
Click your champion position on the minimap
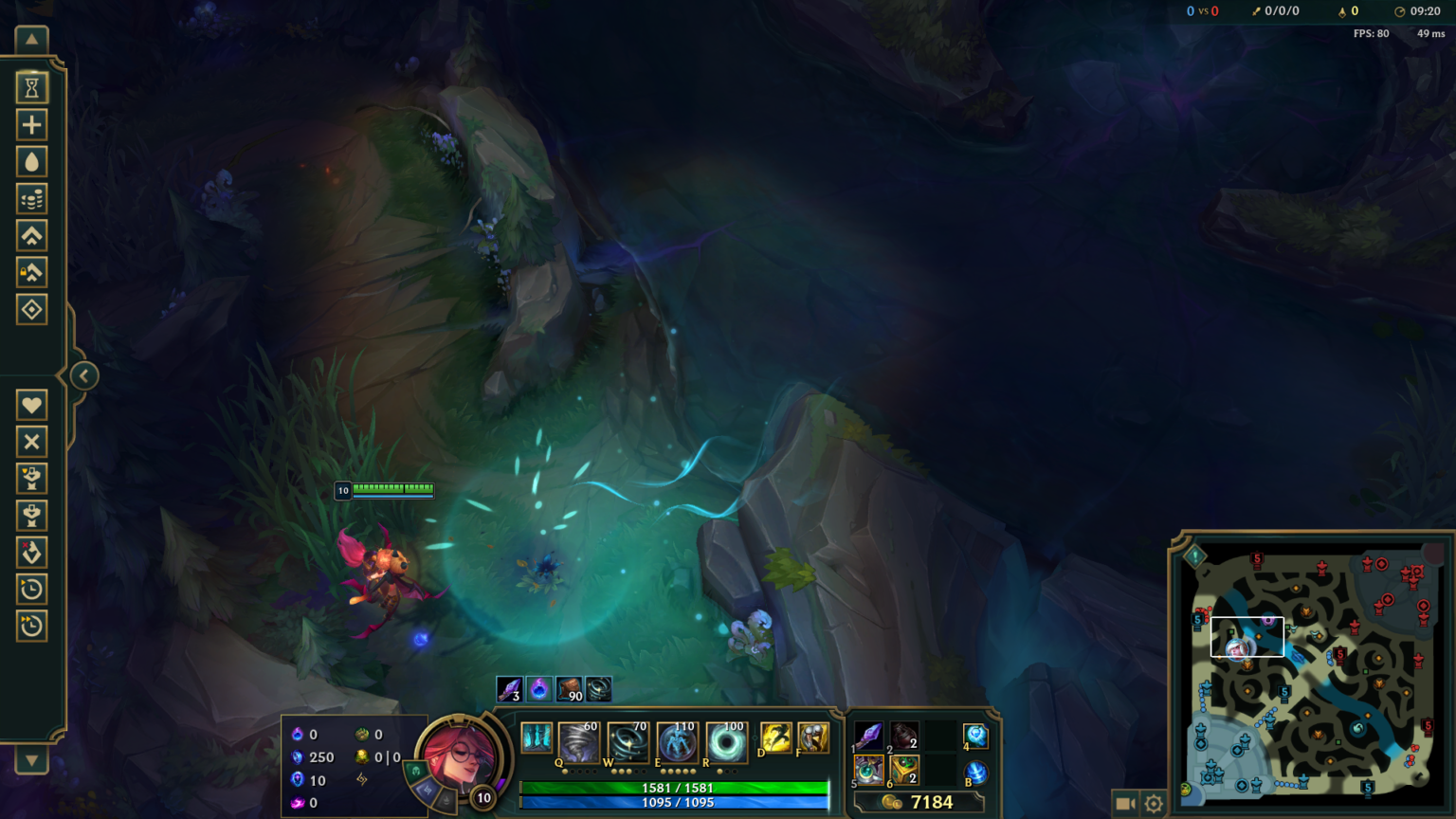(1235, 649)
